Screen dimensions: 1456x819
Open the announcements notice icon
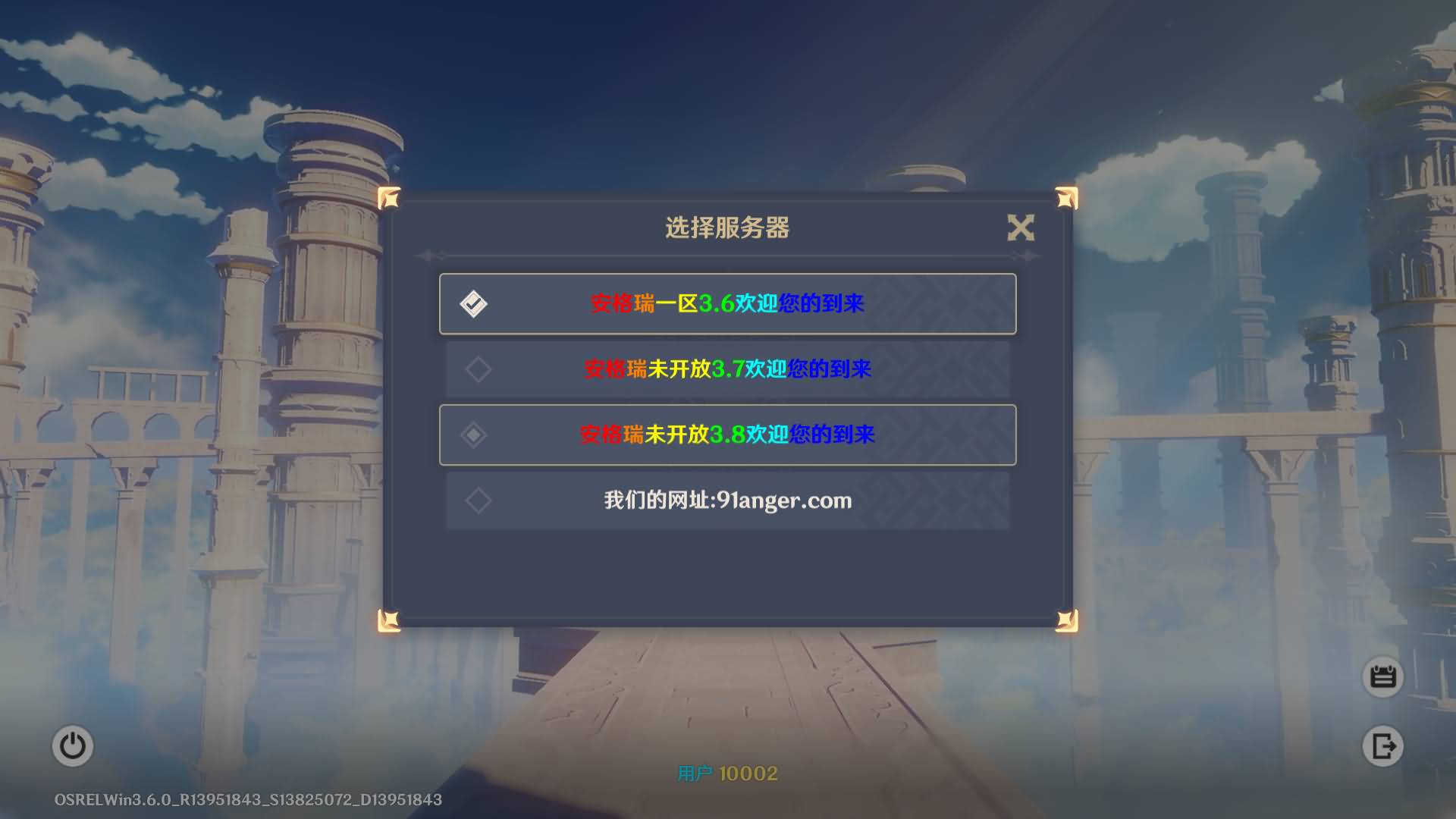click(x=1382, y=677)
